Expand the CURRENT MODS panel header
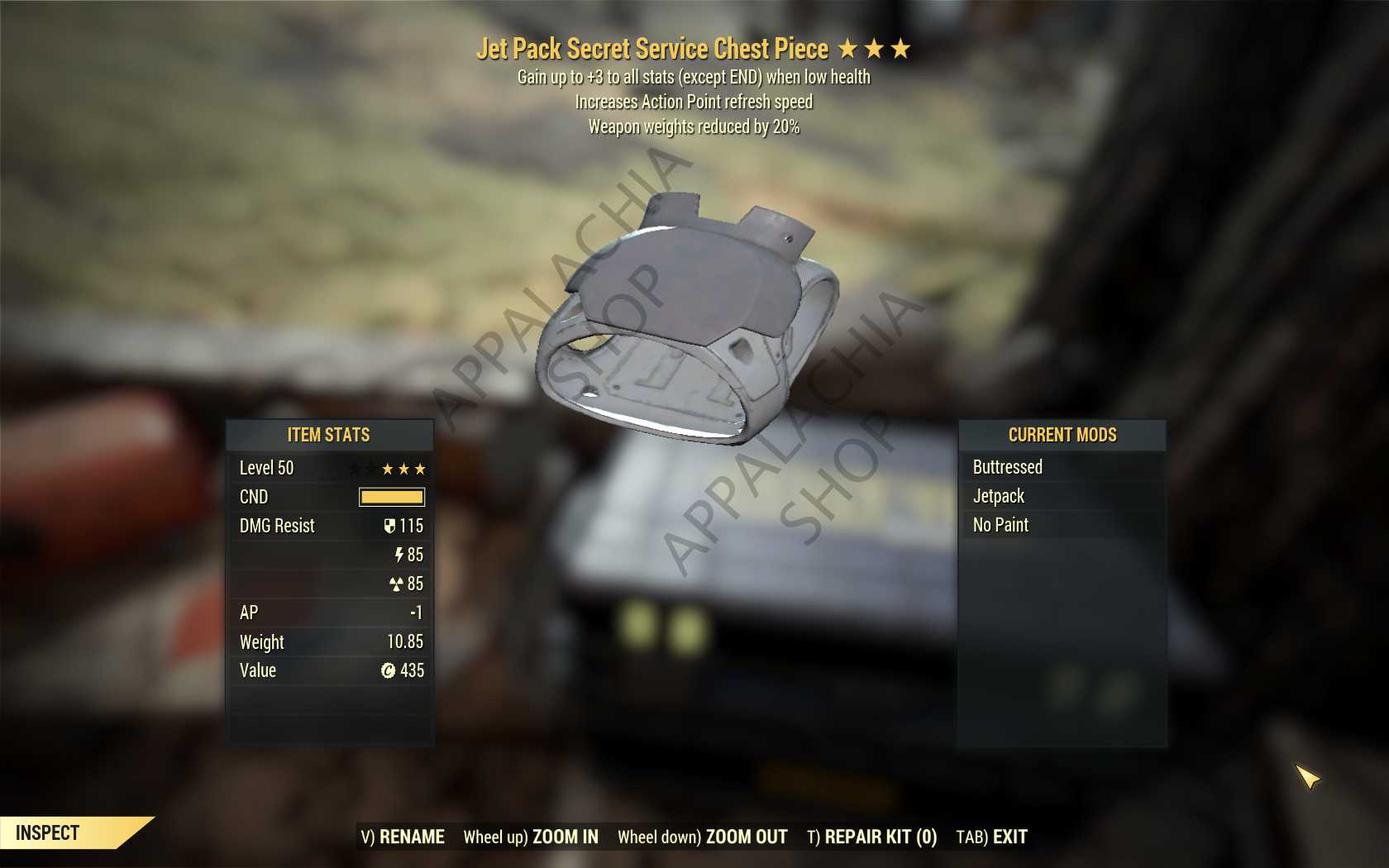The image size is (1389, 868). click(x=1062, y=436)
